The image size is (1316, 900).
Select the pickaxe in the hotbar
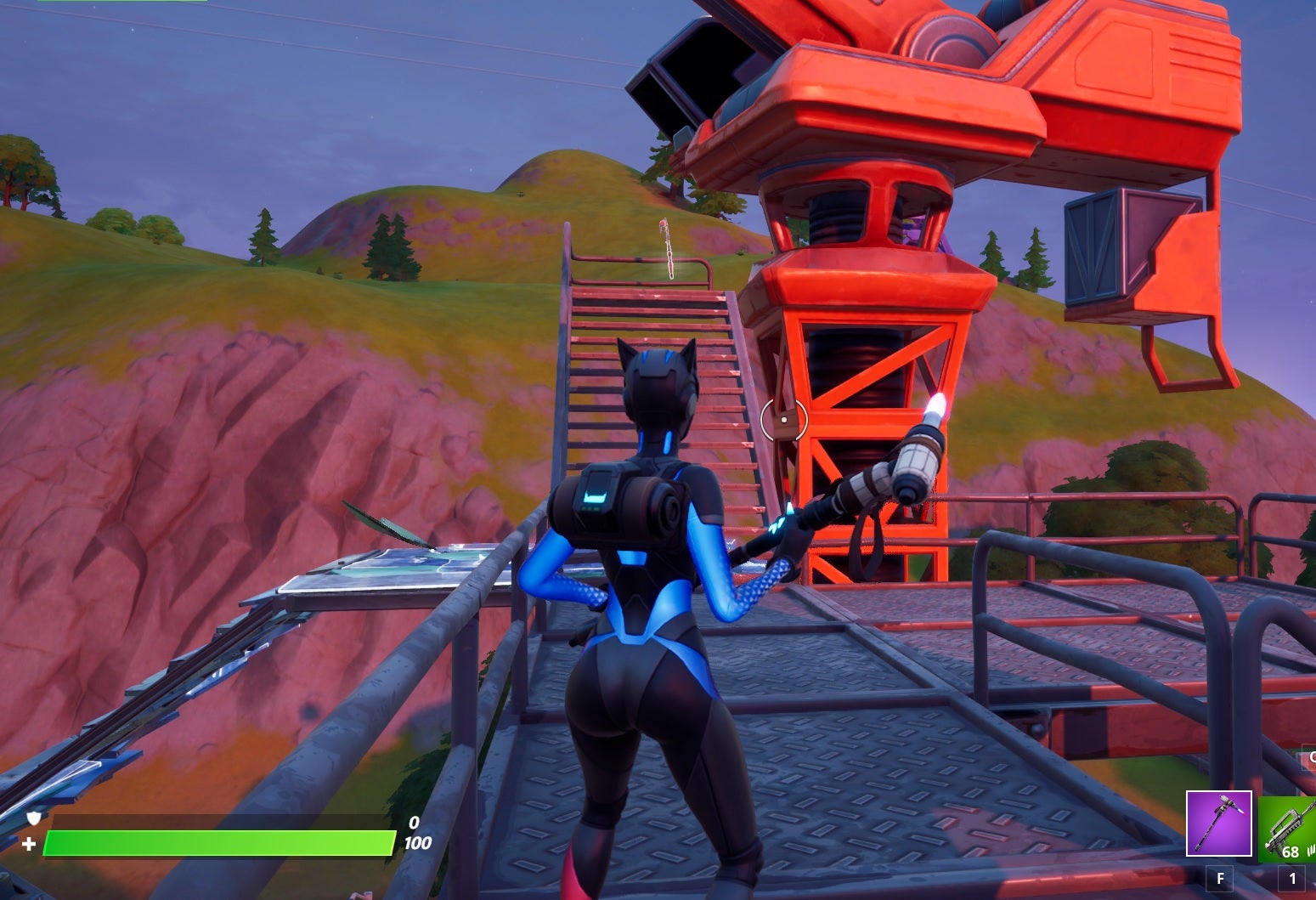click(x=1219, y=824)
